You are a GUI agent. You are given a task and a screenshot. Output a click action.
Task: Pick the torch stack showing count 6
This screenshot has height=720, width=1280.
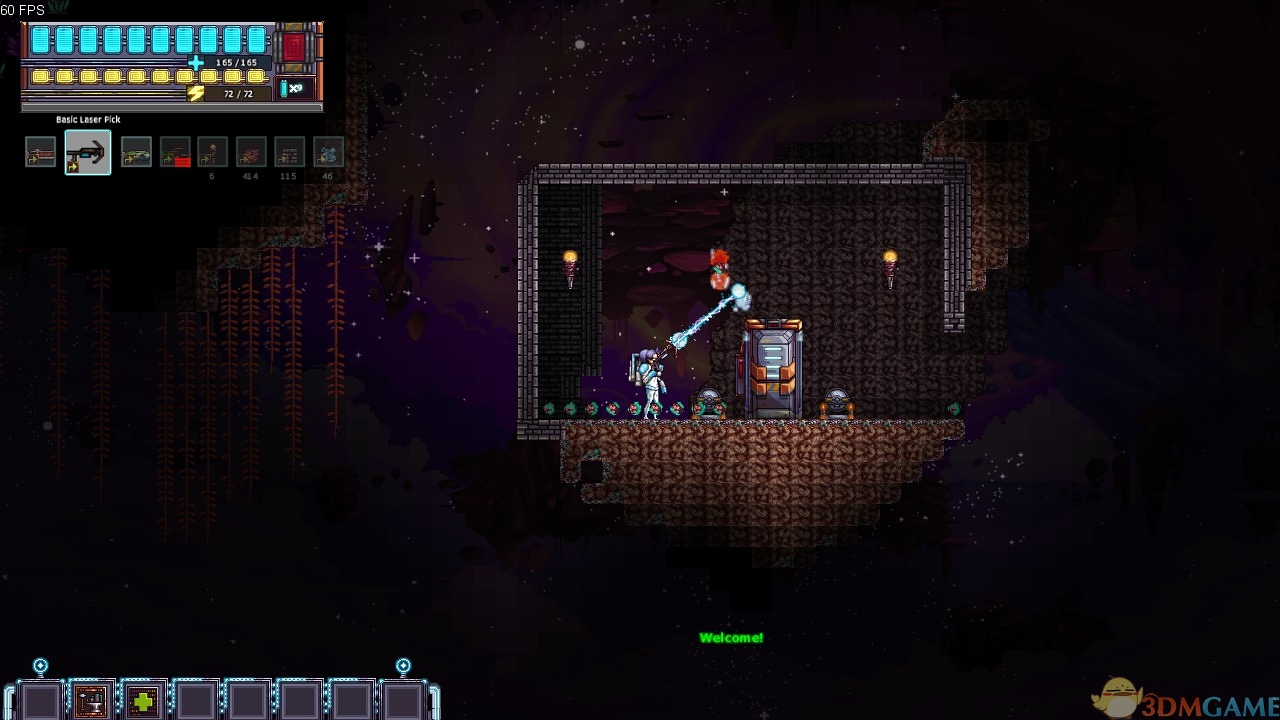click(x=212, y=152)
